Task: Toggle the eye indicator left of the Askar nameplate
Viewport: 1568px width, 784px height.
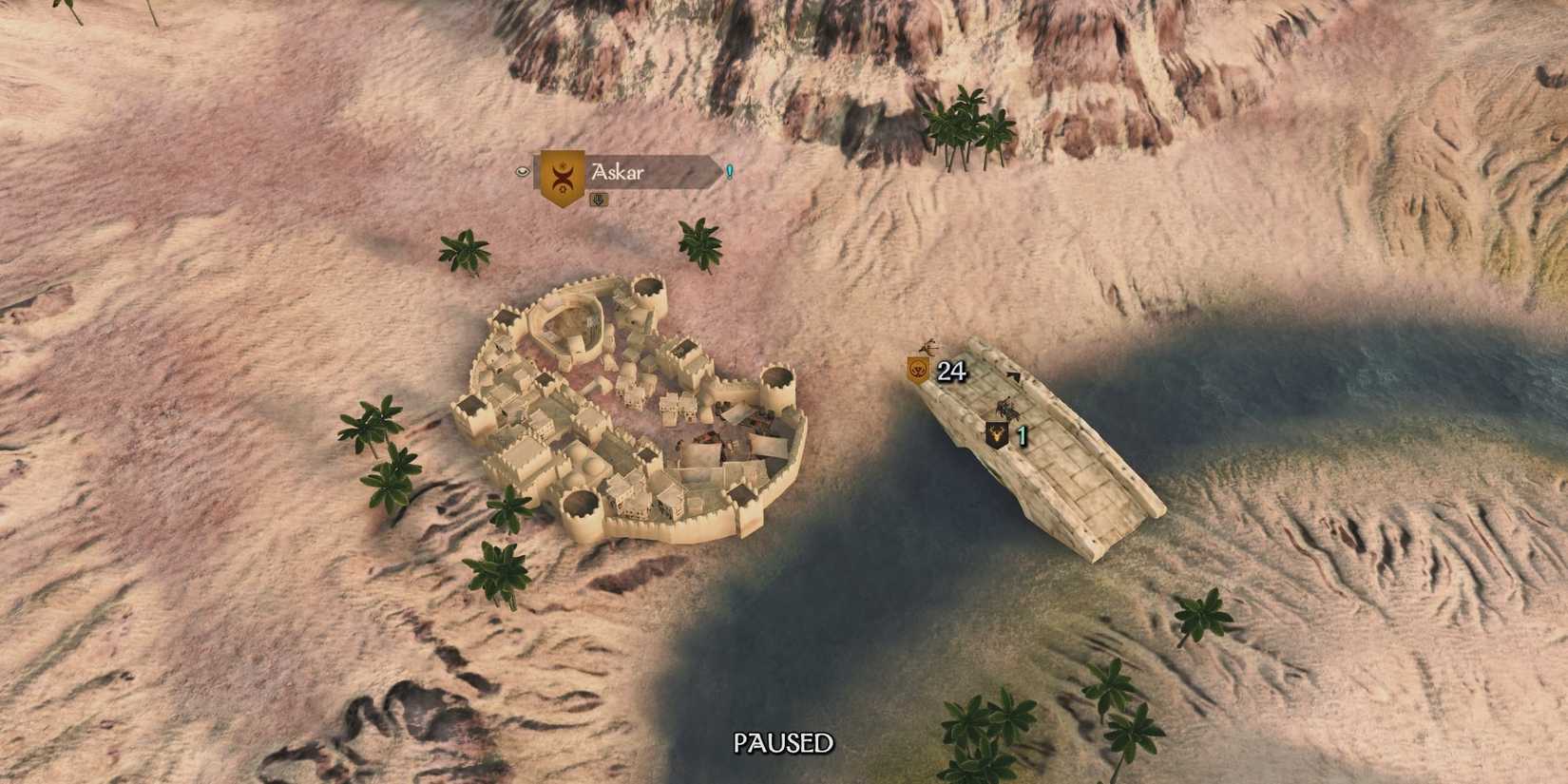Action: [x=523, y=172]
